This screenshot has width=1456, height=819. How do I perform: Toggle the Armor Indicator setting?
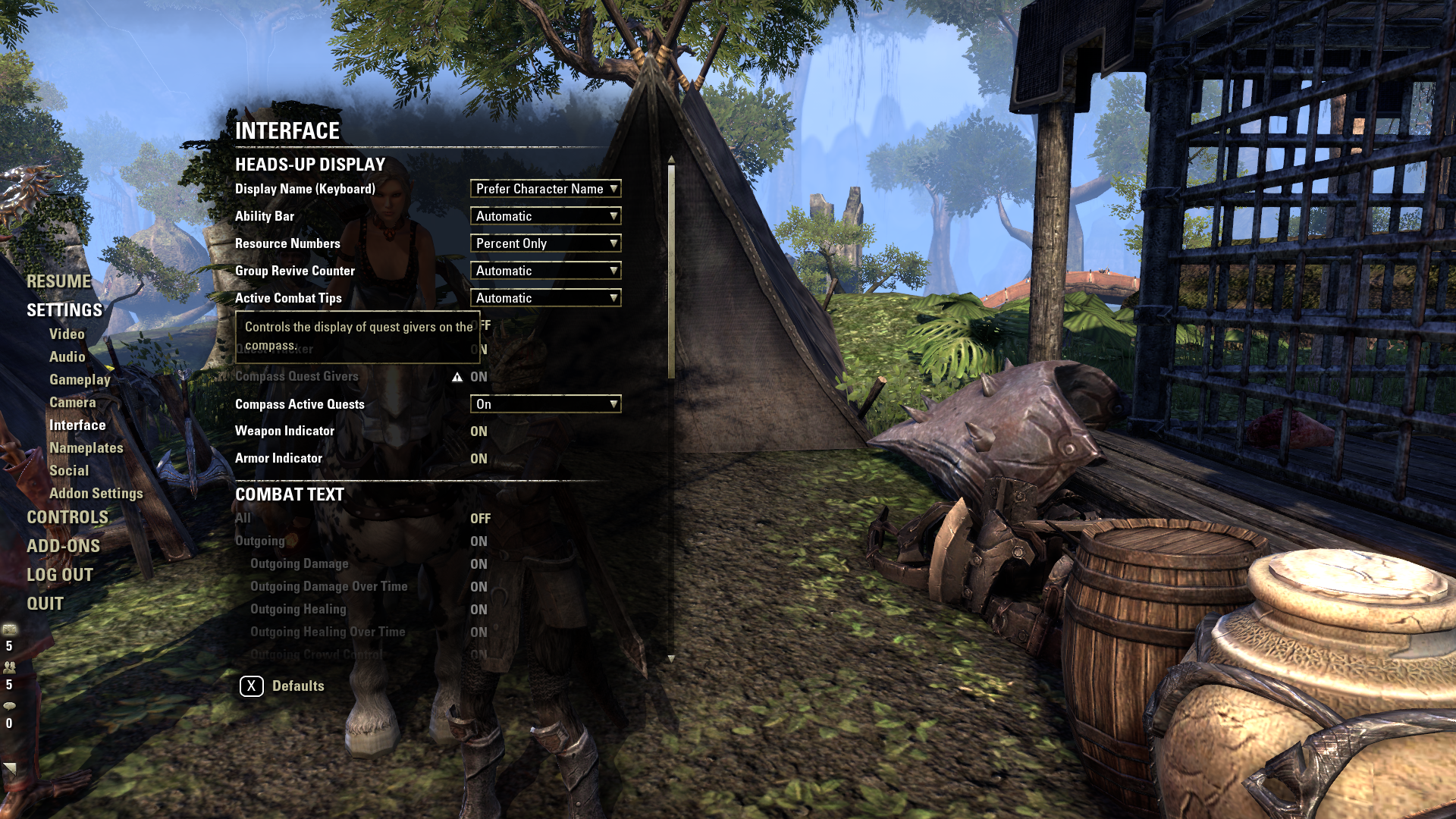click(479, 459)
